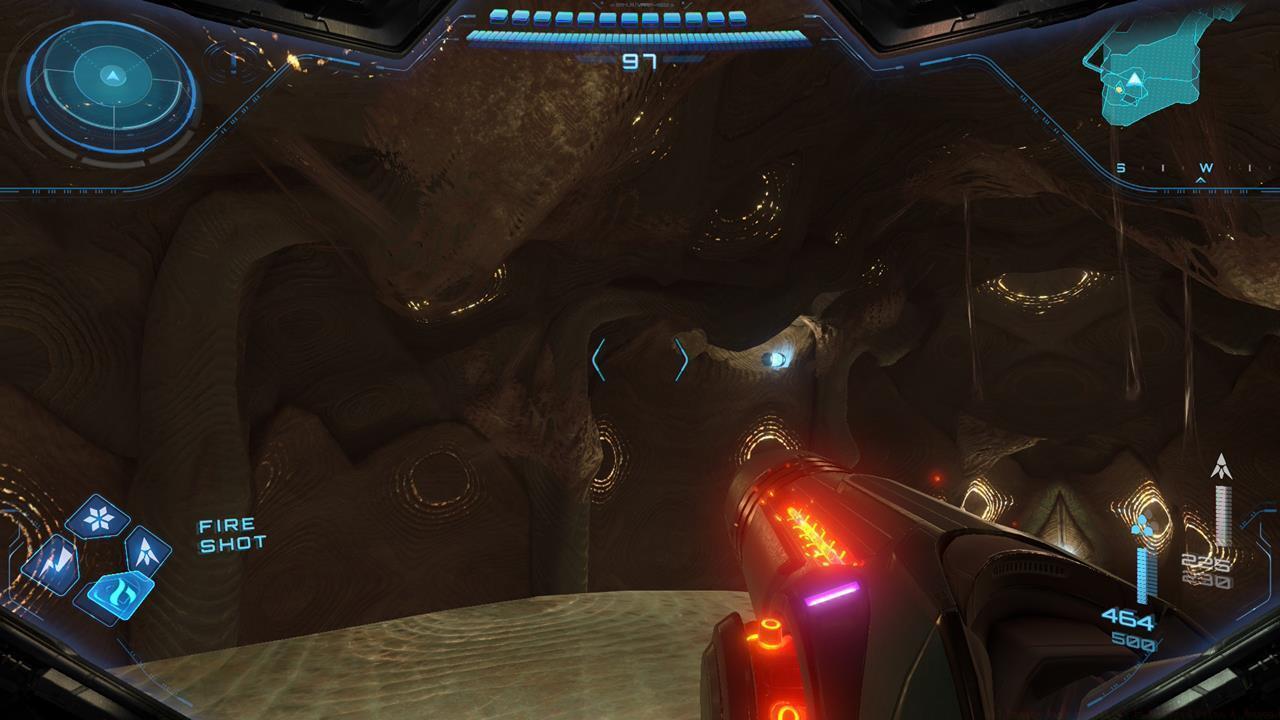Activate the highlighted Plasma beam flame icon
1280x720 pixels.
pos(122,591)
